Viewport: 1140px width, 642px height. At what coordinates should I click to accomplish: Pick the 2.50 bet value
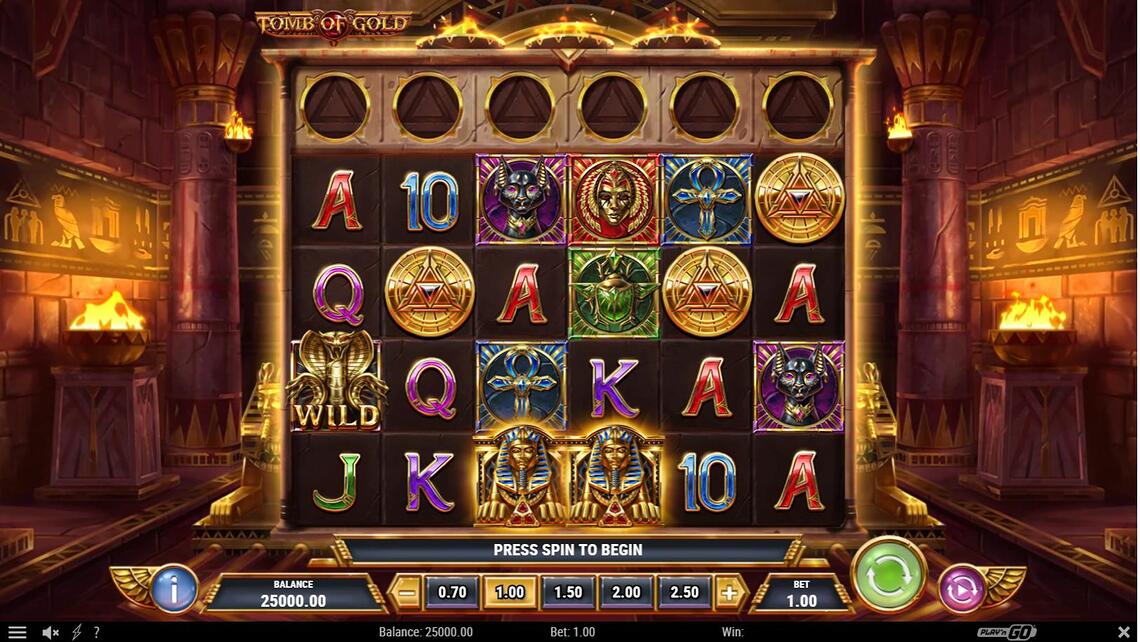[684, 592]
